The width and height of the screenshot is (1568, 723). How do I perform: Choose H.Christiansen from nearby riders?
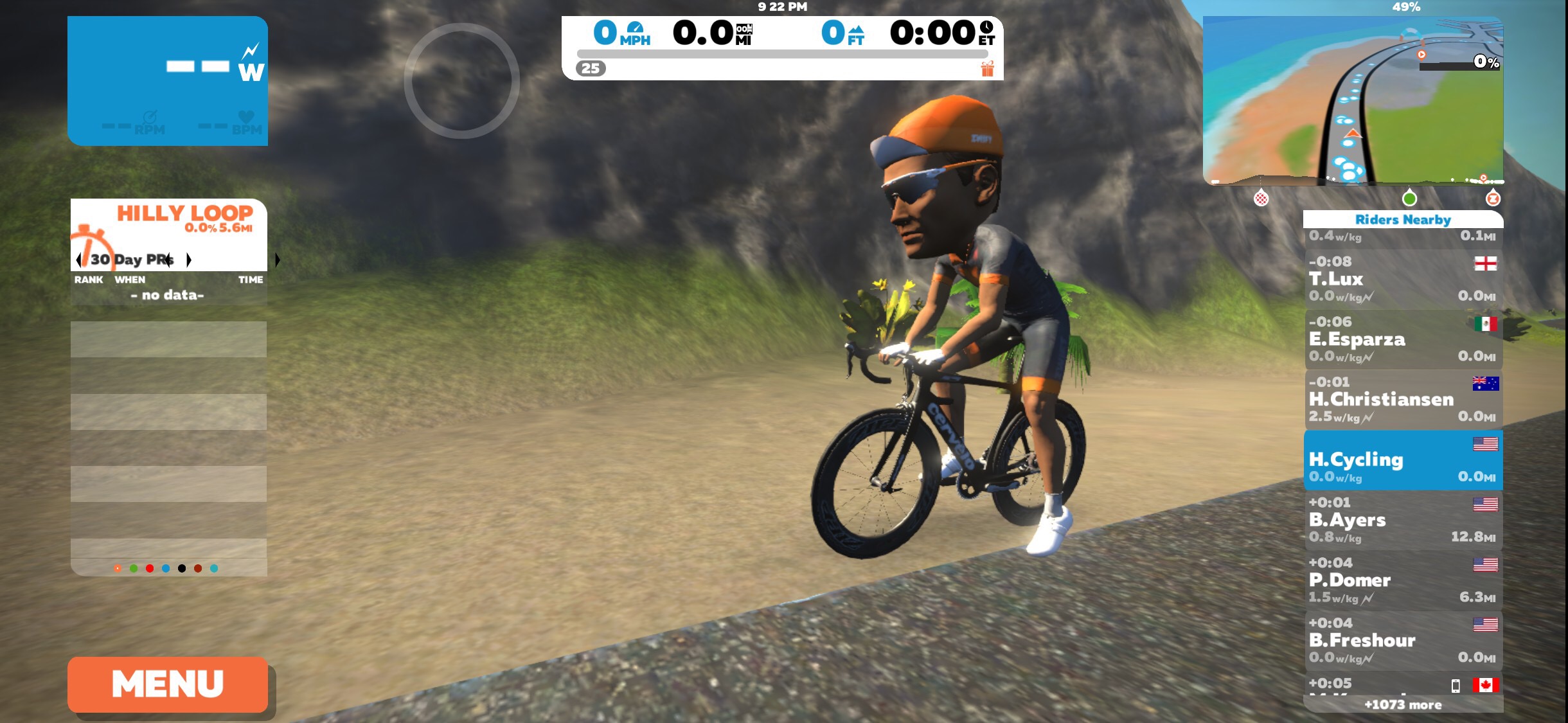click(1403, 399)
